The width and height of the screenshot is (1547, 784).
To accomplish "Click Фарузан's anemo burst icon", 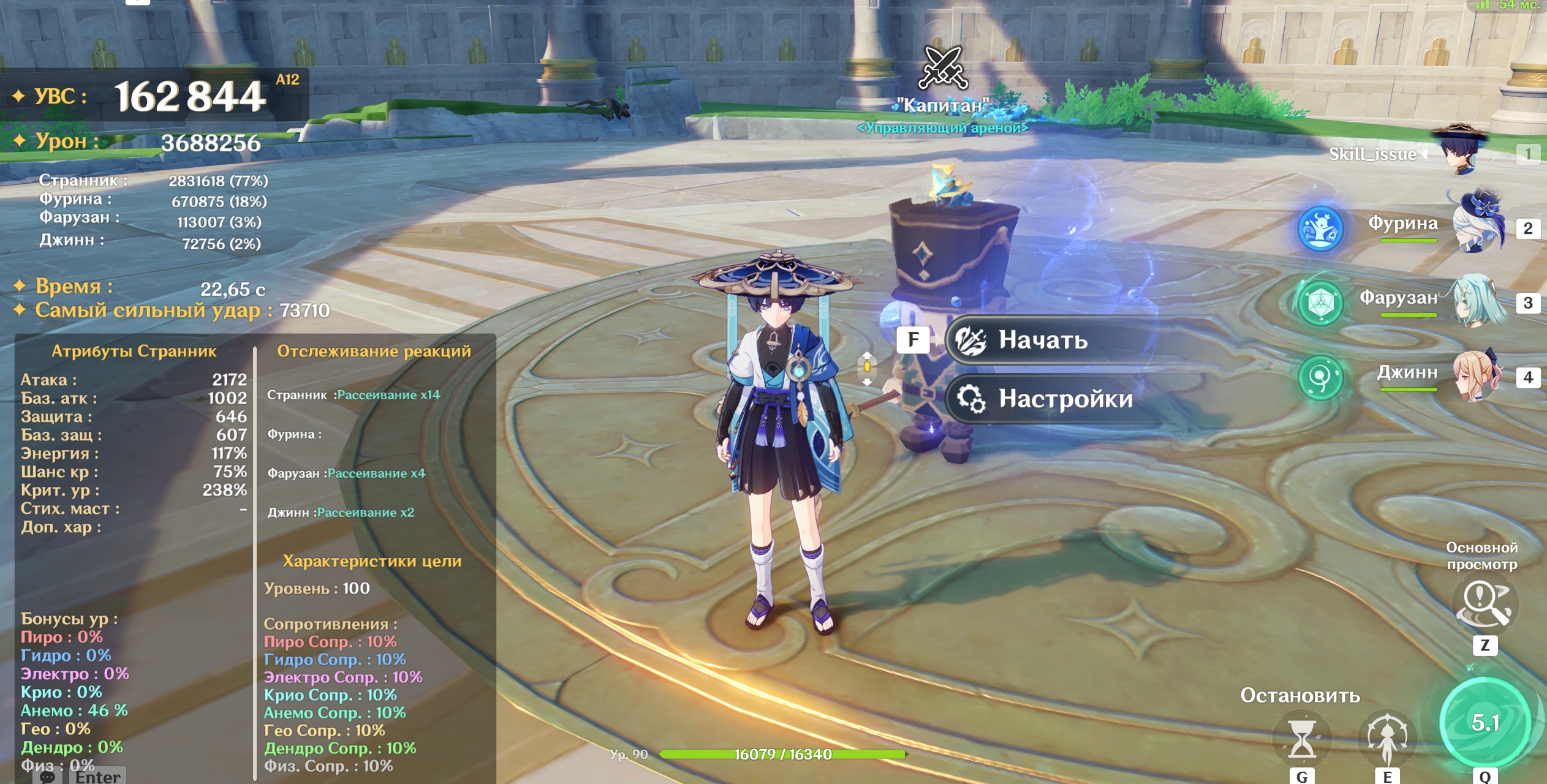I will (x=1320, y=303).
